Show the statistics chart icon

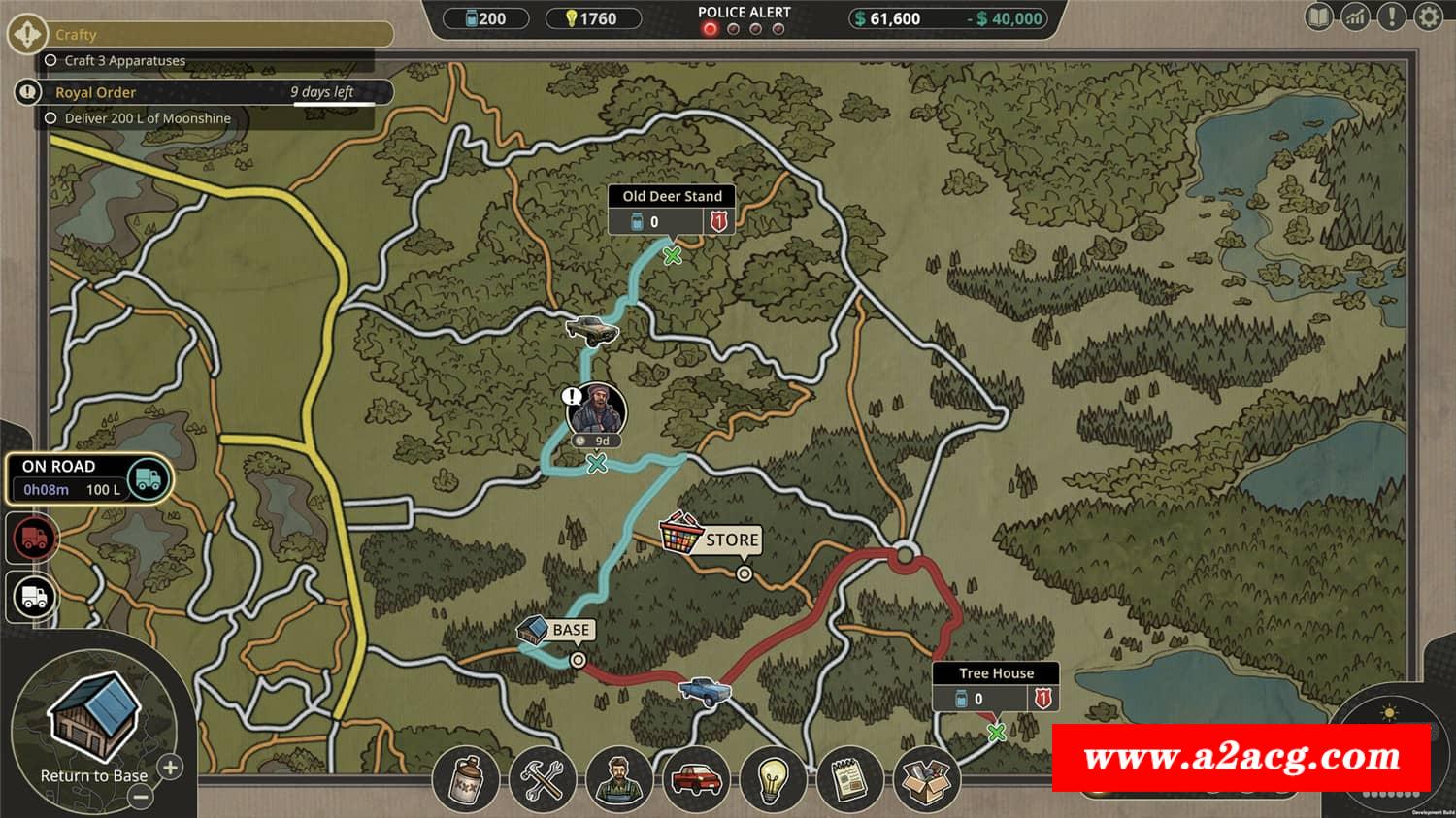coord(1355,16)
